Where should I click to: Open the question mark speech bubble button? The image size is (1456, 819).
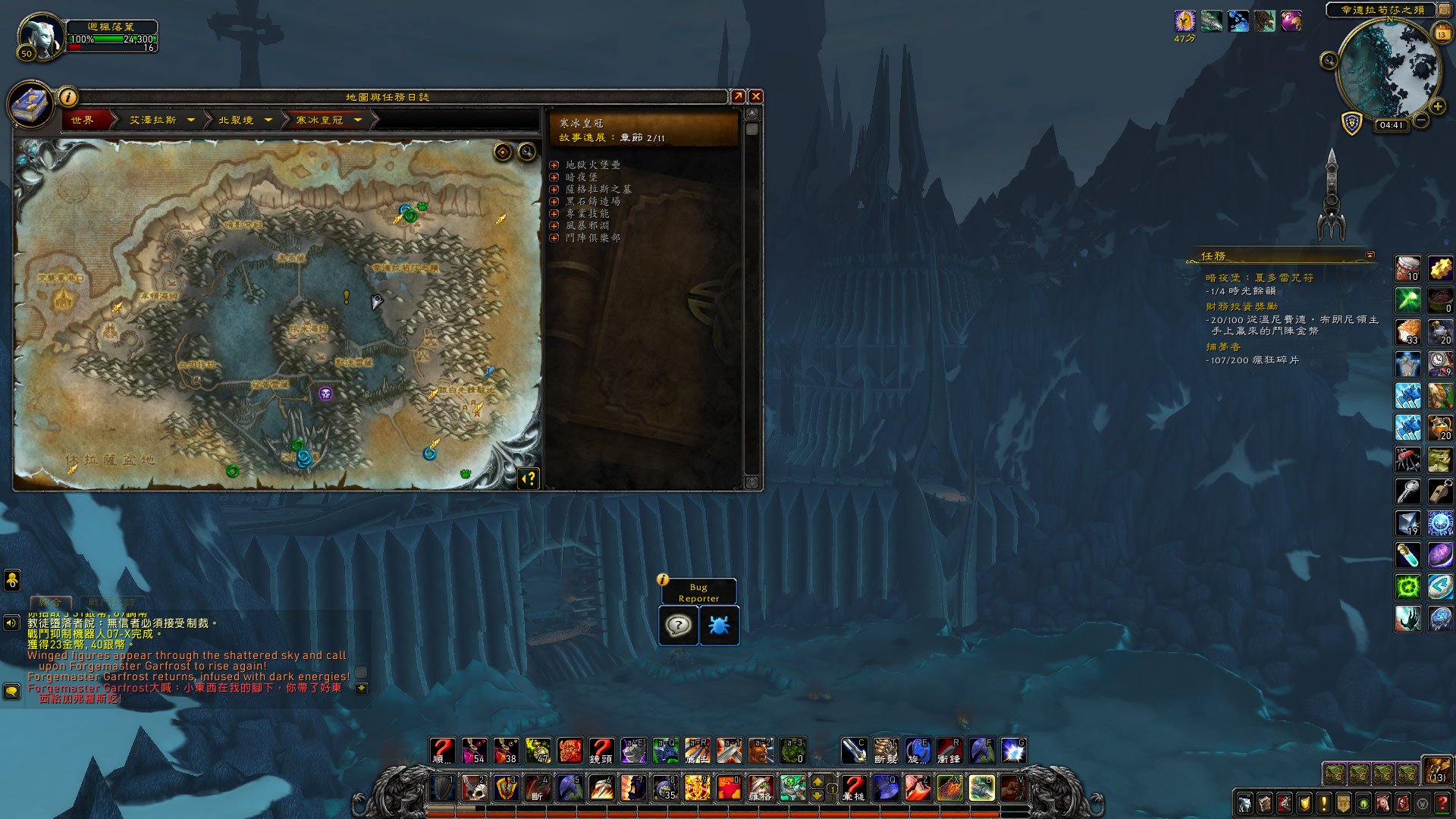tap(678, 626)
